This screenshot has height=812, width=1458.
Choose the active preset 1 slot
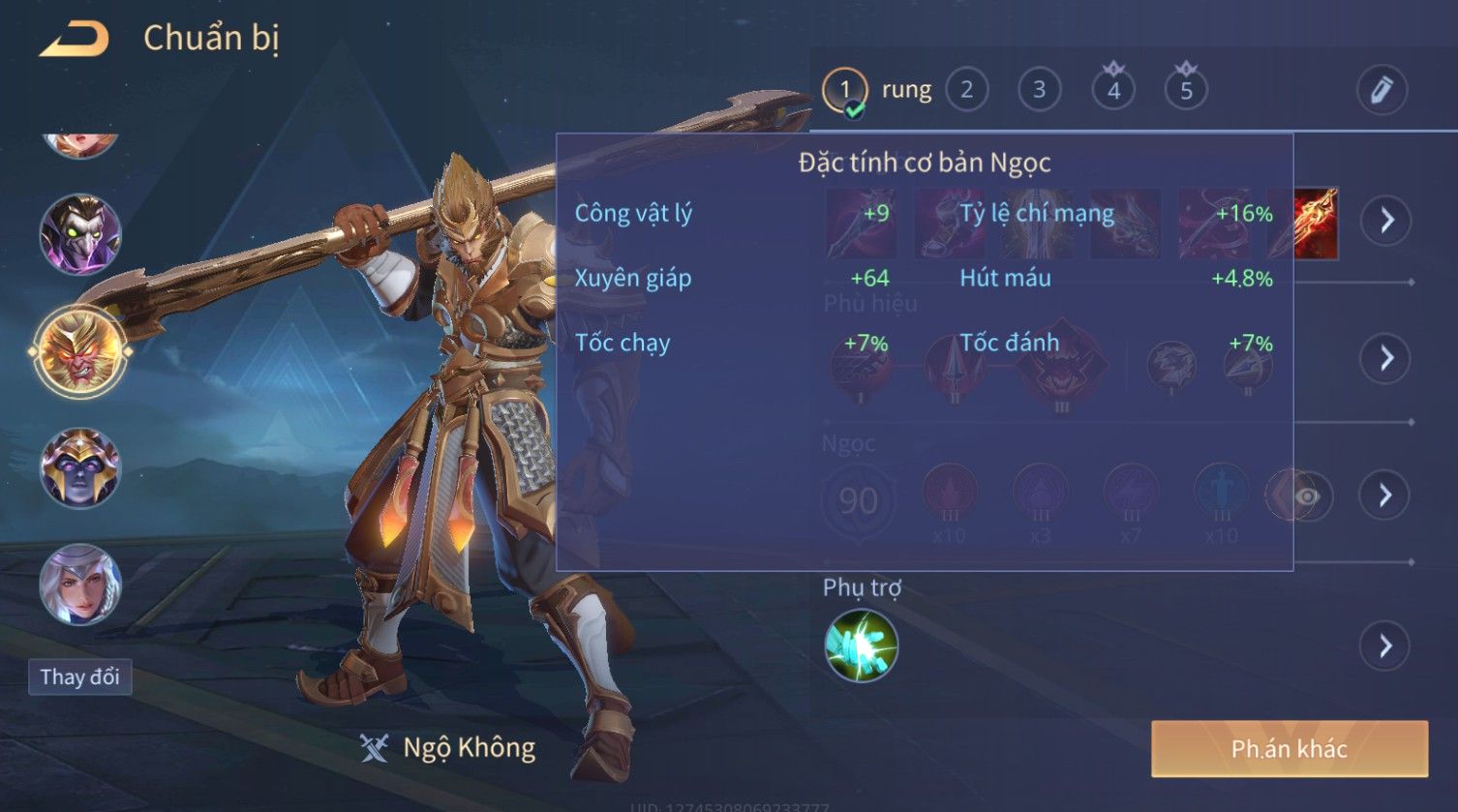844,90
